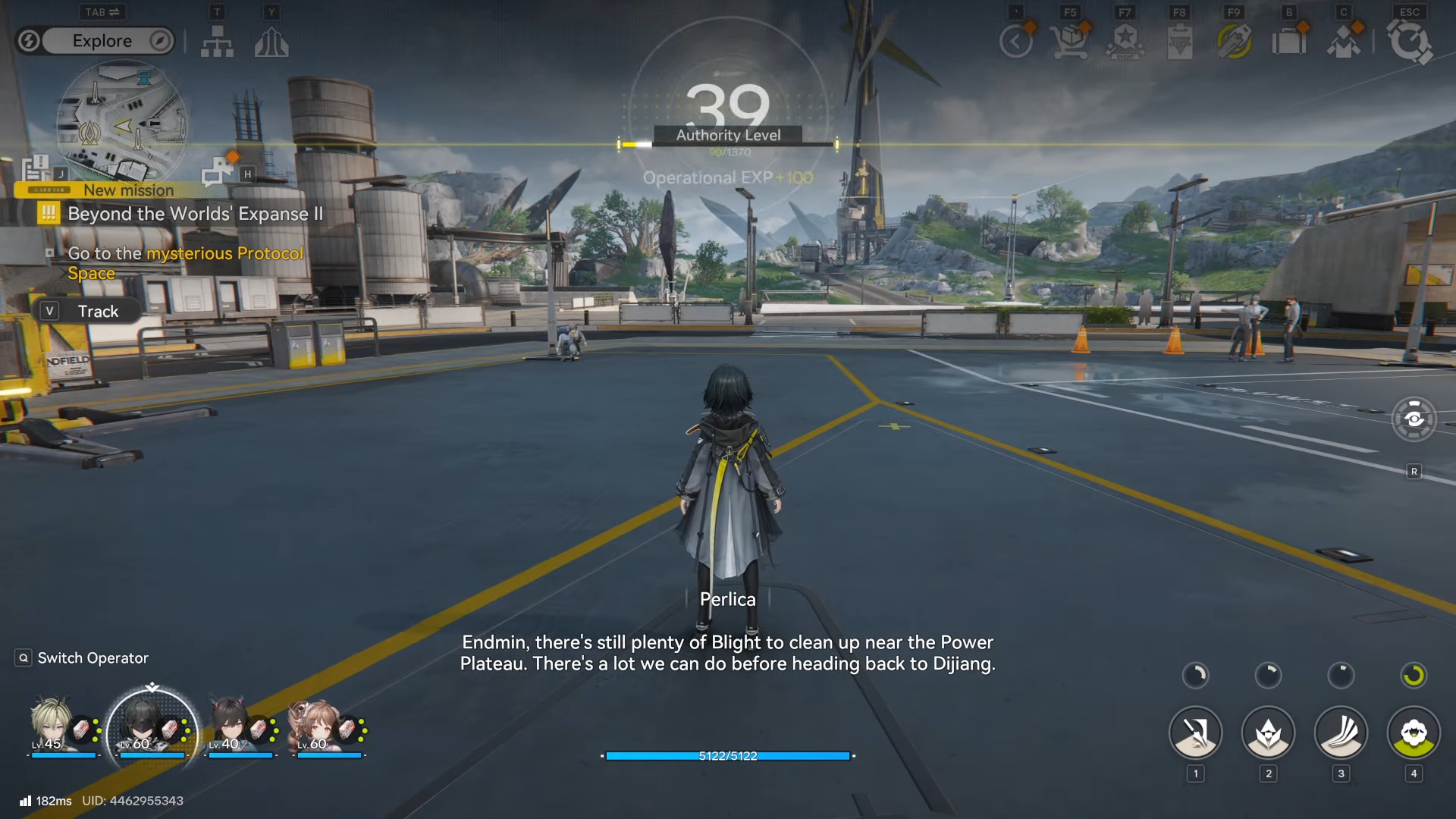This screenshot has width=1456, height=819.
Task: Click the camera view eye button
Action: click(x=1414, y=419)
